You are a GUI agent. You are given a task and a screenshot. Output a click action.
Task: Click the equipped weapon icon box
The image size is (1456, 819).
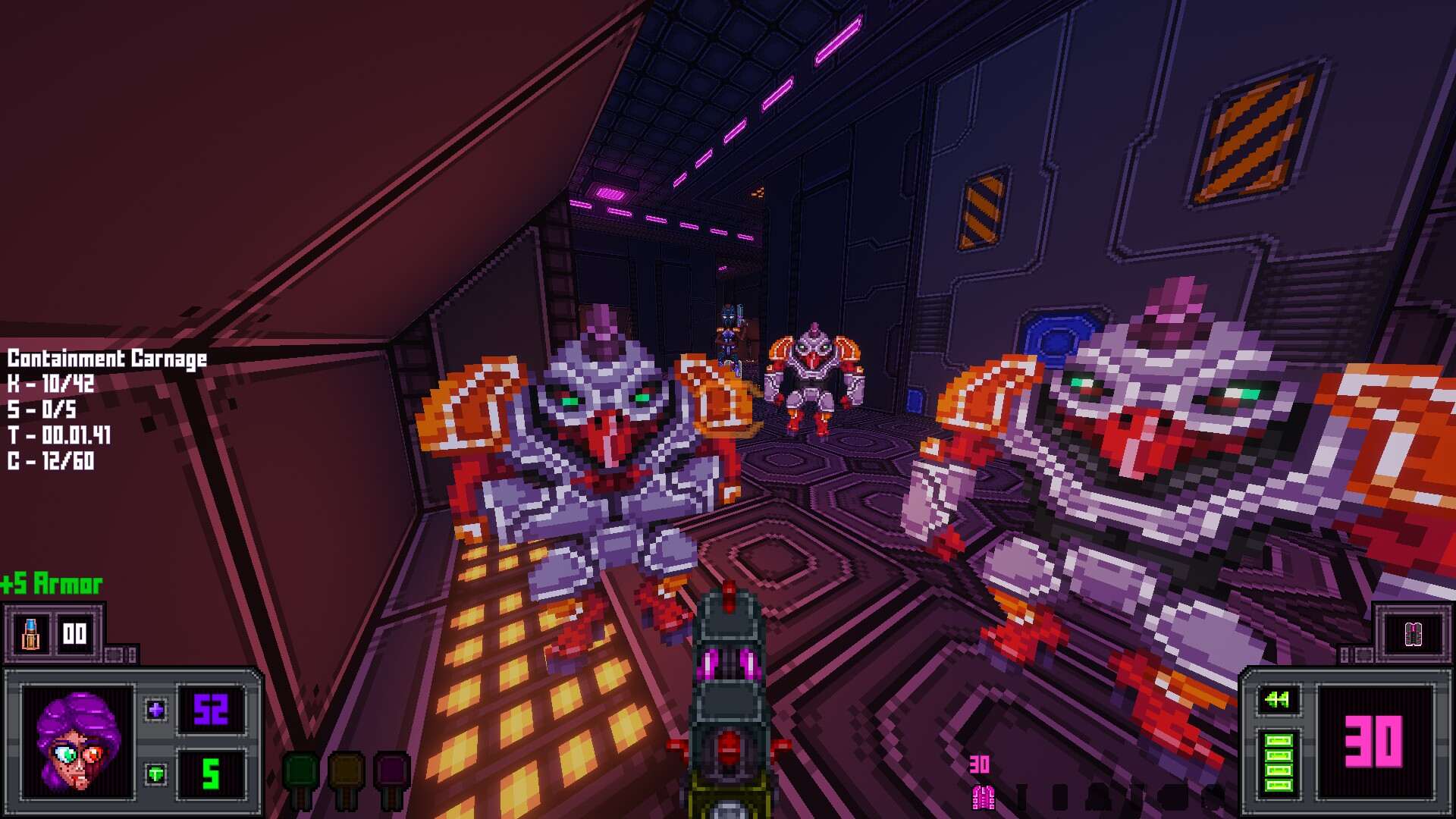point(1413,634)
